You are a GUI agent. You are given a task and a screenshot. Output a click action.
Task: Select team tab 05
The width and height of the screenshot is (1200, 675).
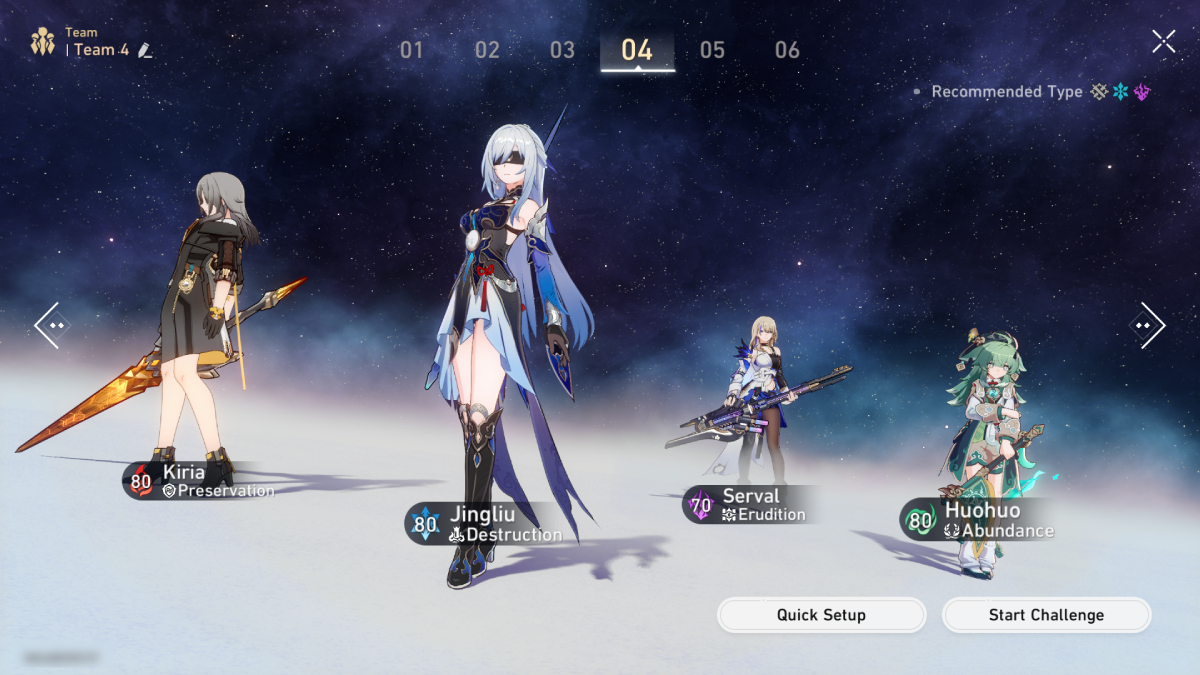[712, 50]
